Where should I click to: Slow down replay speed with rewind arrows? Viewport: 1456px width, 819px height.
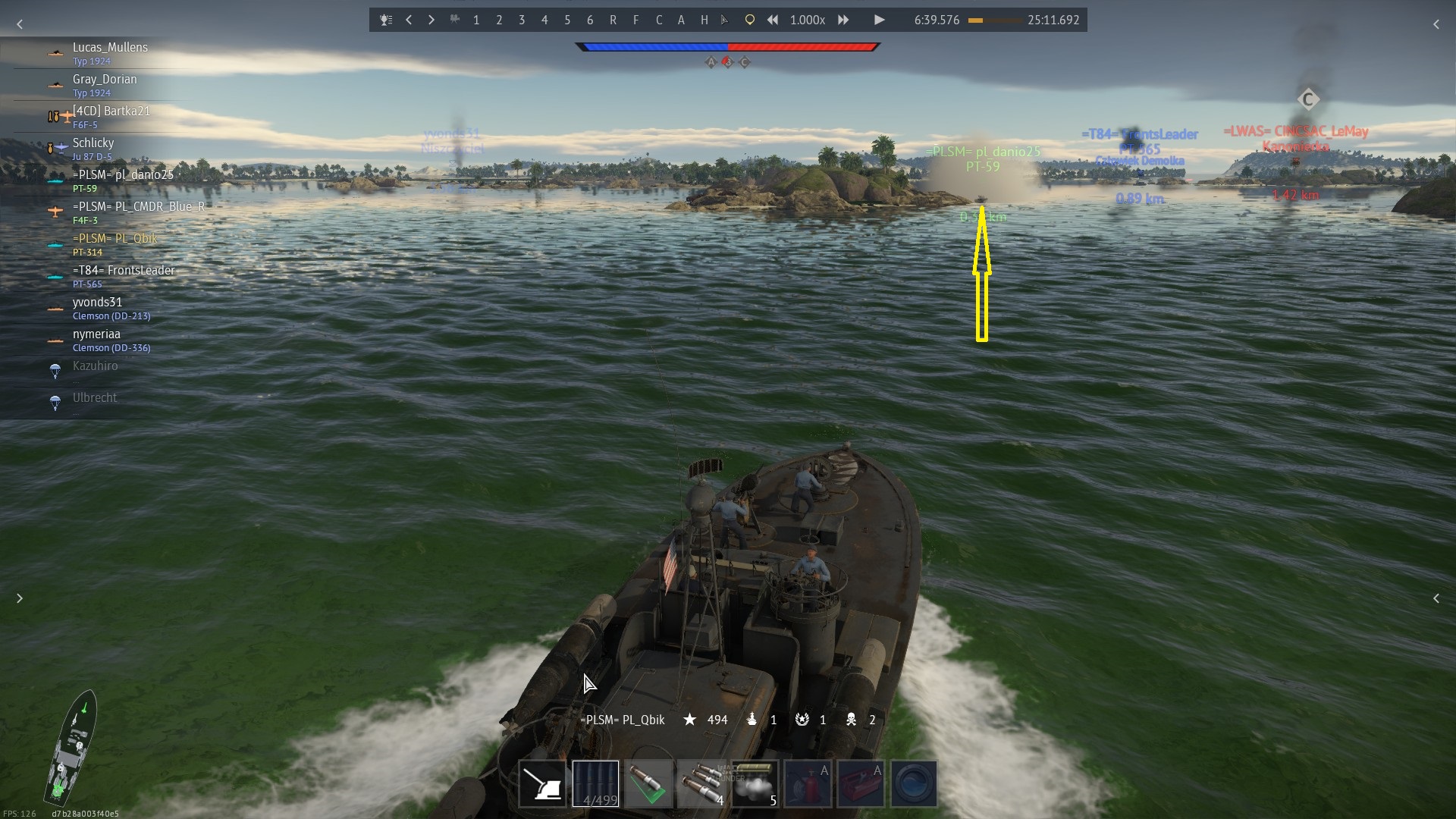point(772,20)
